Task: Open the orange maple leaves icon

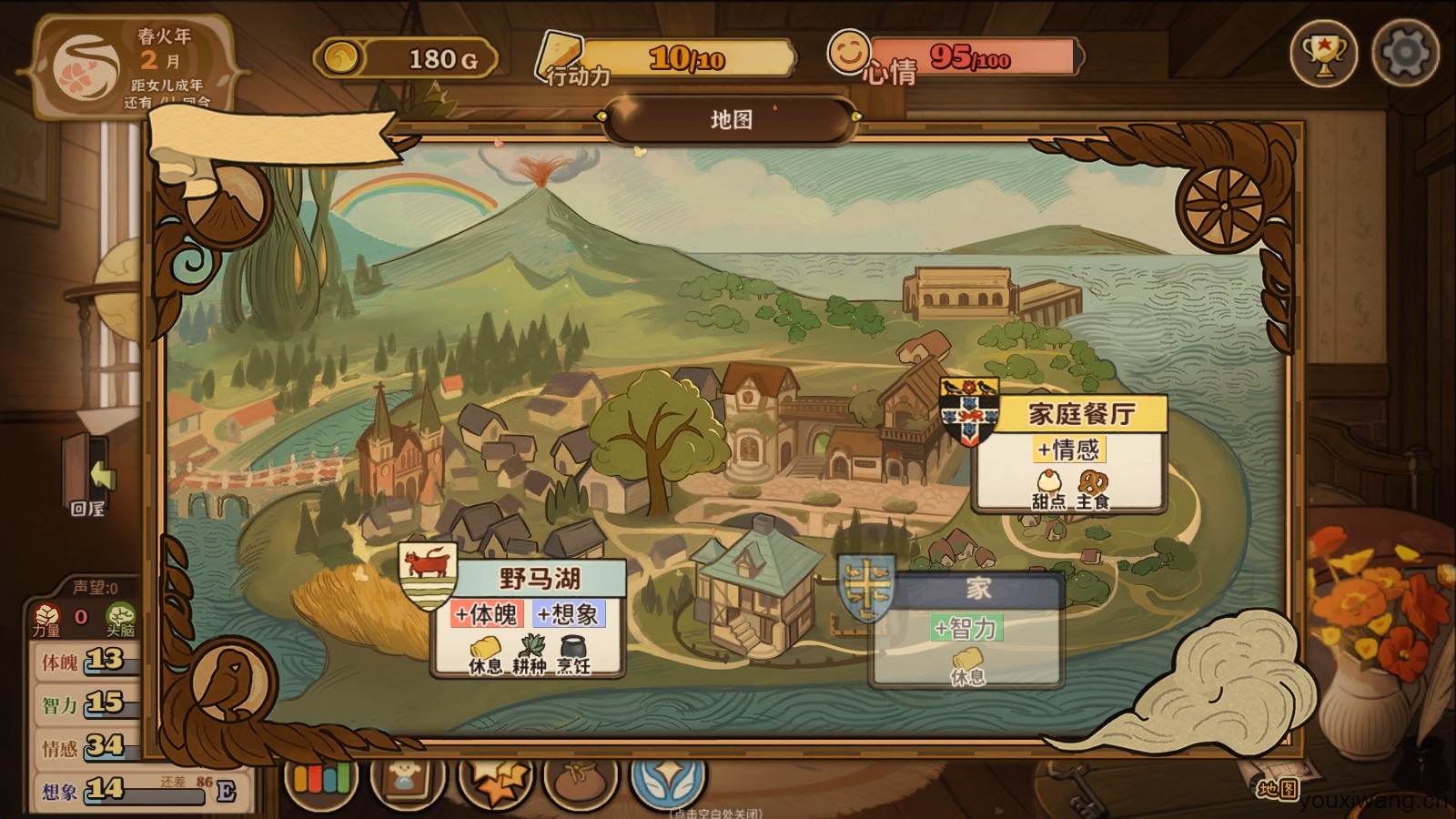Action: point(496,780)
